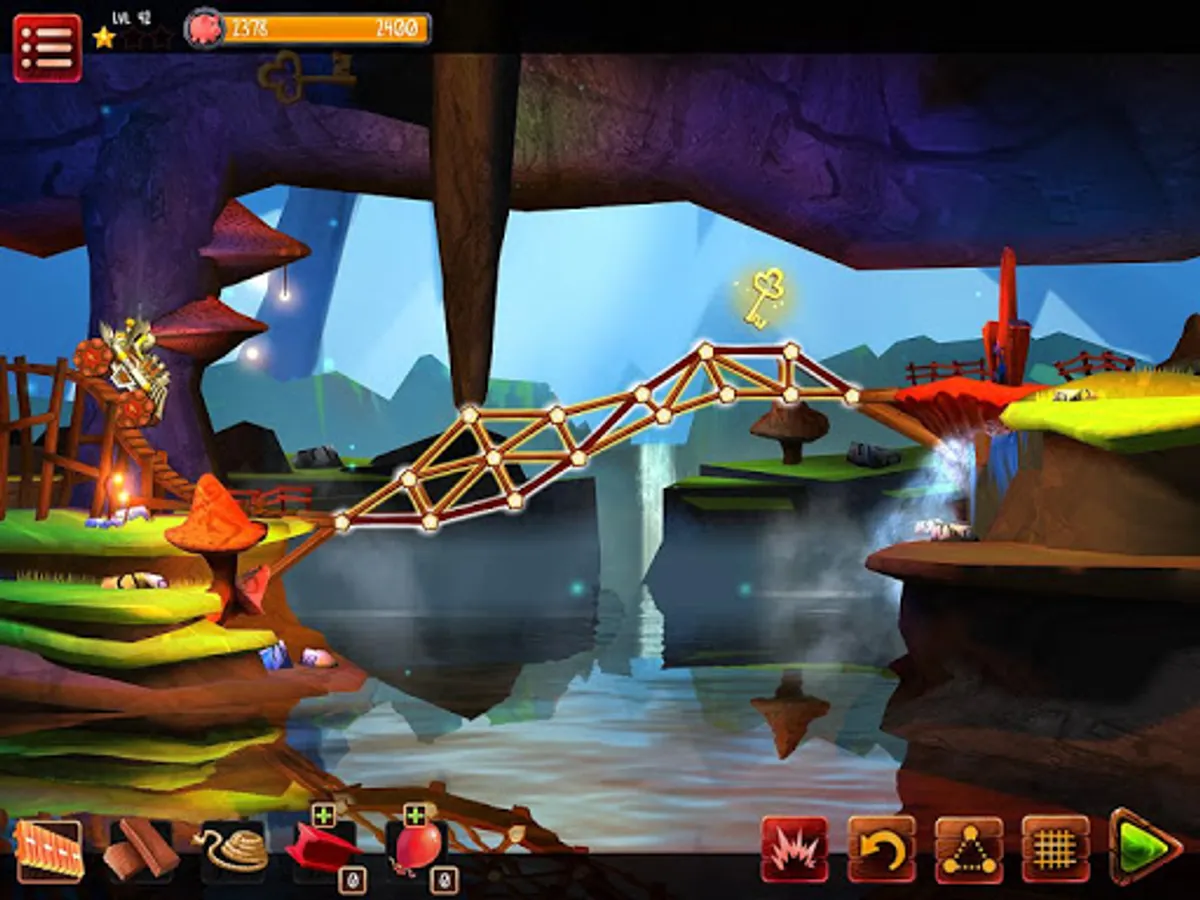
Task: Activate the red explosion demolish button
Action: pos(795,850)
